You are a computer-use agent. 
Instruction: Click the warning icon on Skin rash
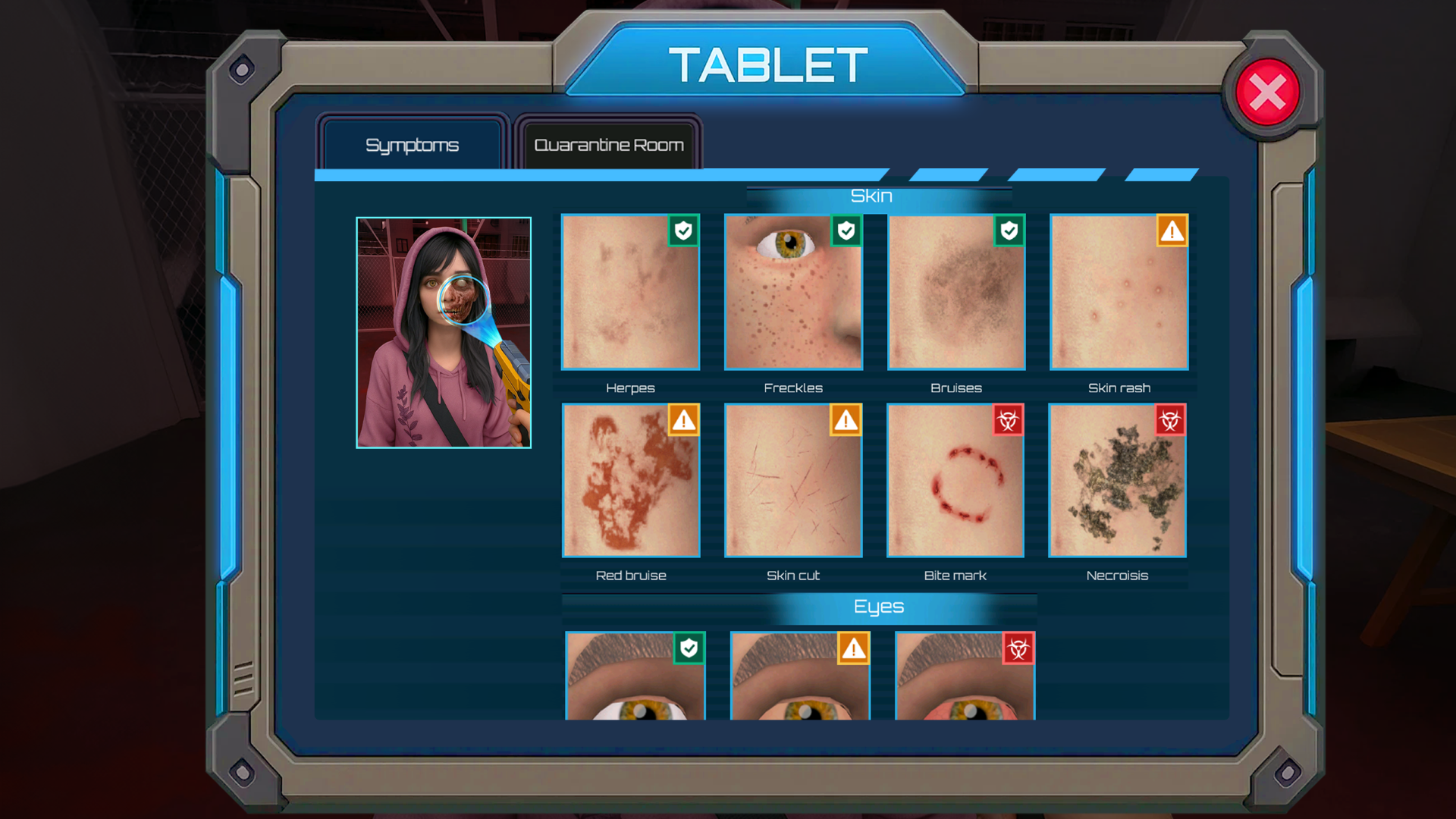1171,232
